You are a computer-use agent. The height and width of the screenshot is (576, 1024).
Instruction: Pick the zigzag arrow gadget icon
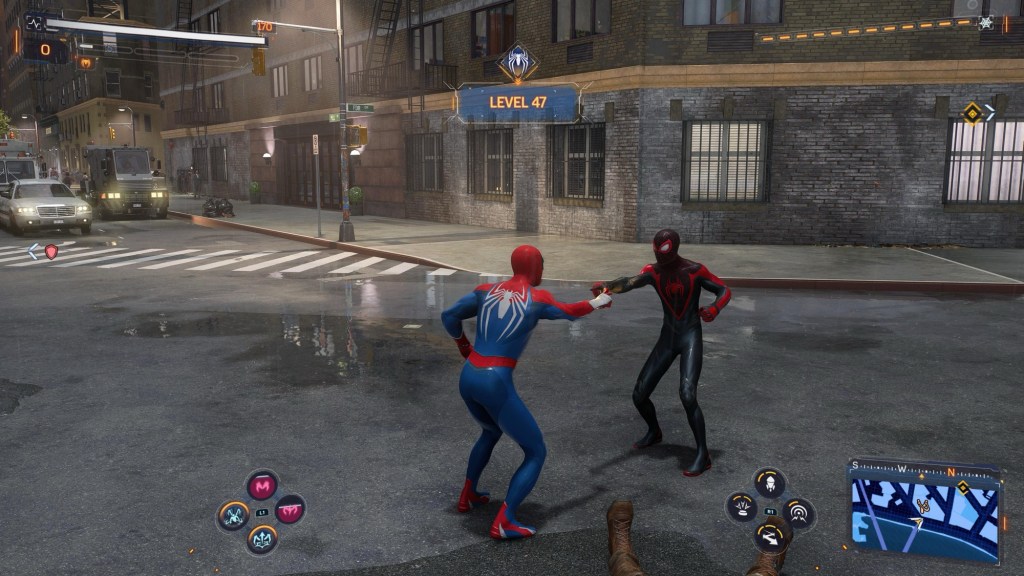[x=769, y=539]
